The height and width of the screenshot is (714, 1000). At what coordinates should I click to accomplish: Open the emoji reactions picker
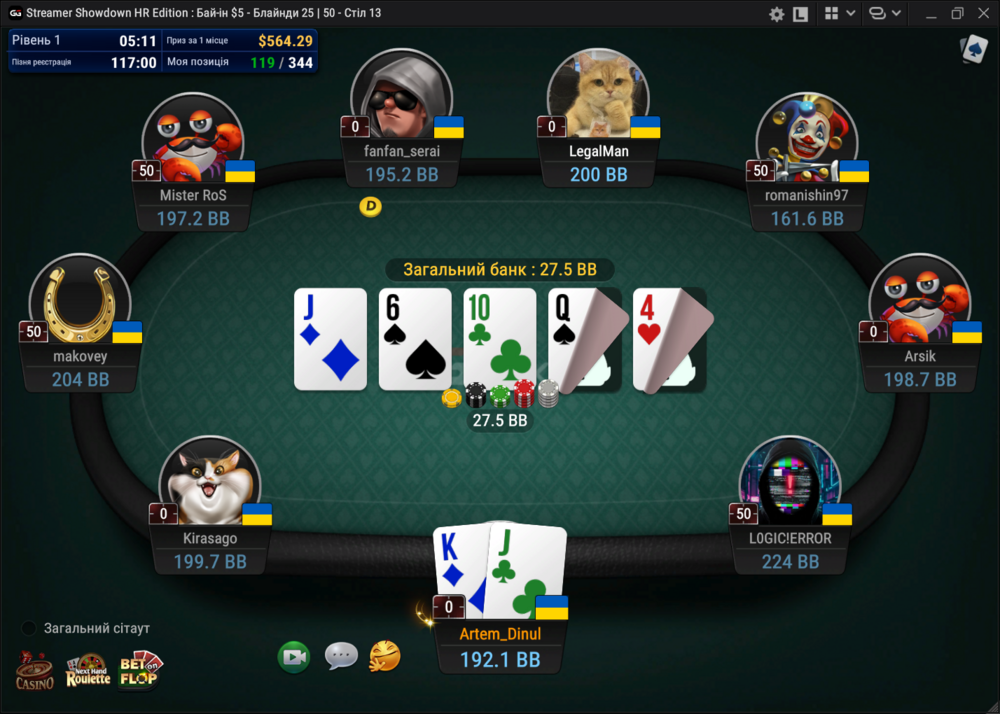point(385,656)
